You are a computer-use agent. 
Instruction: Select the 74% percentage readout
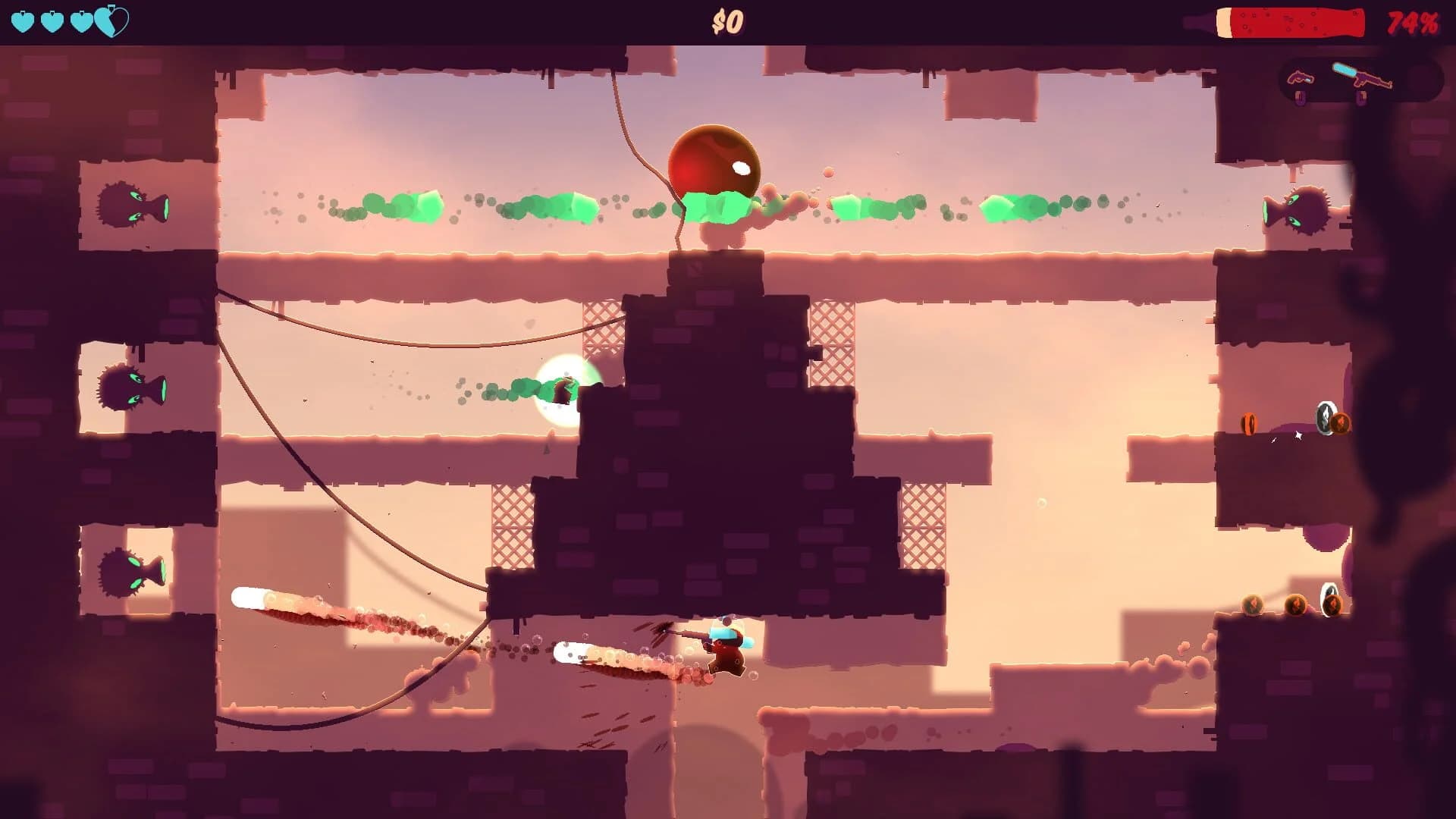coord(1412,21)
